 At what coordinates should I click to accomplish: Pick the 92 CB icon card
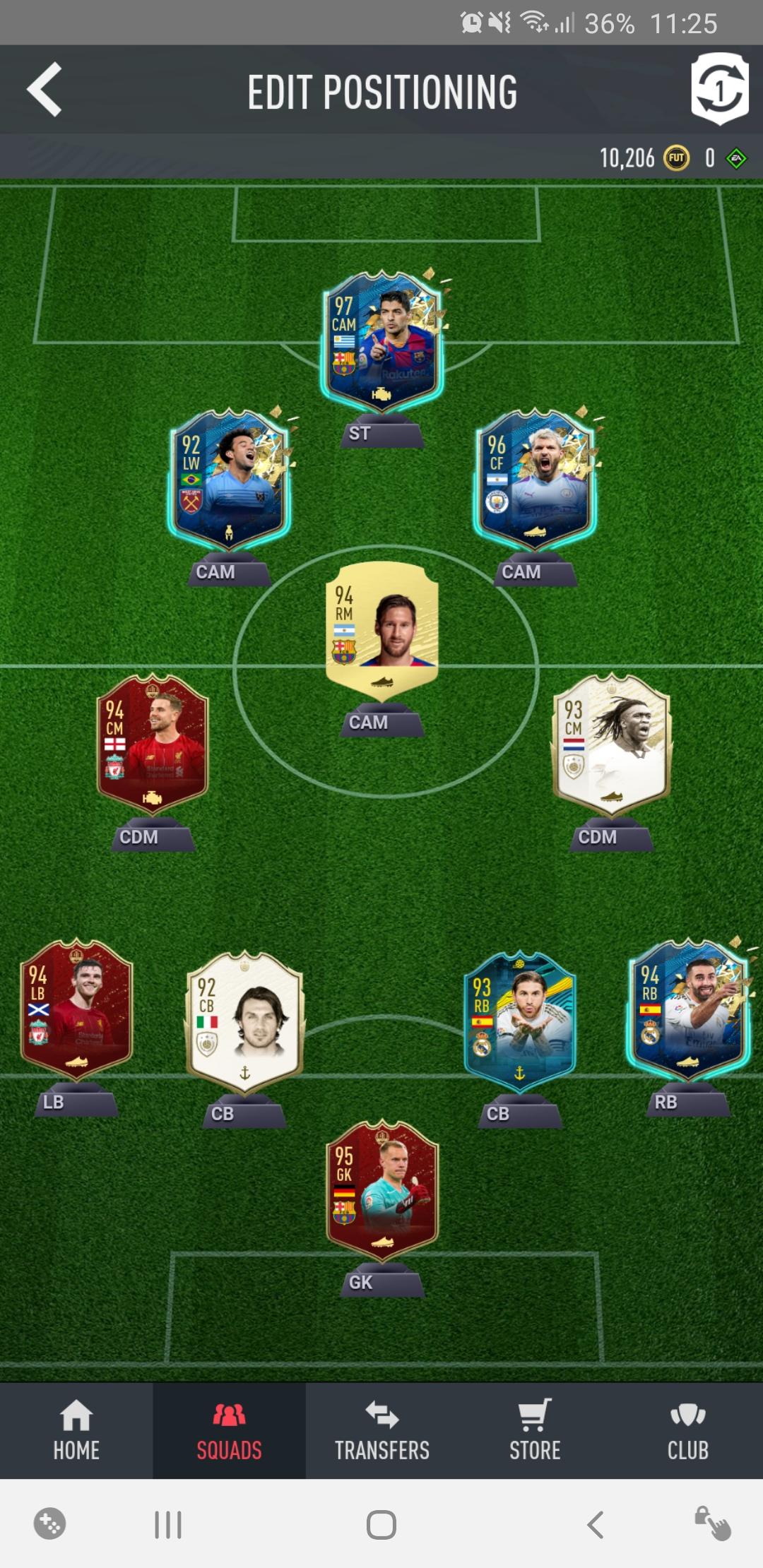pos(244,1022)
